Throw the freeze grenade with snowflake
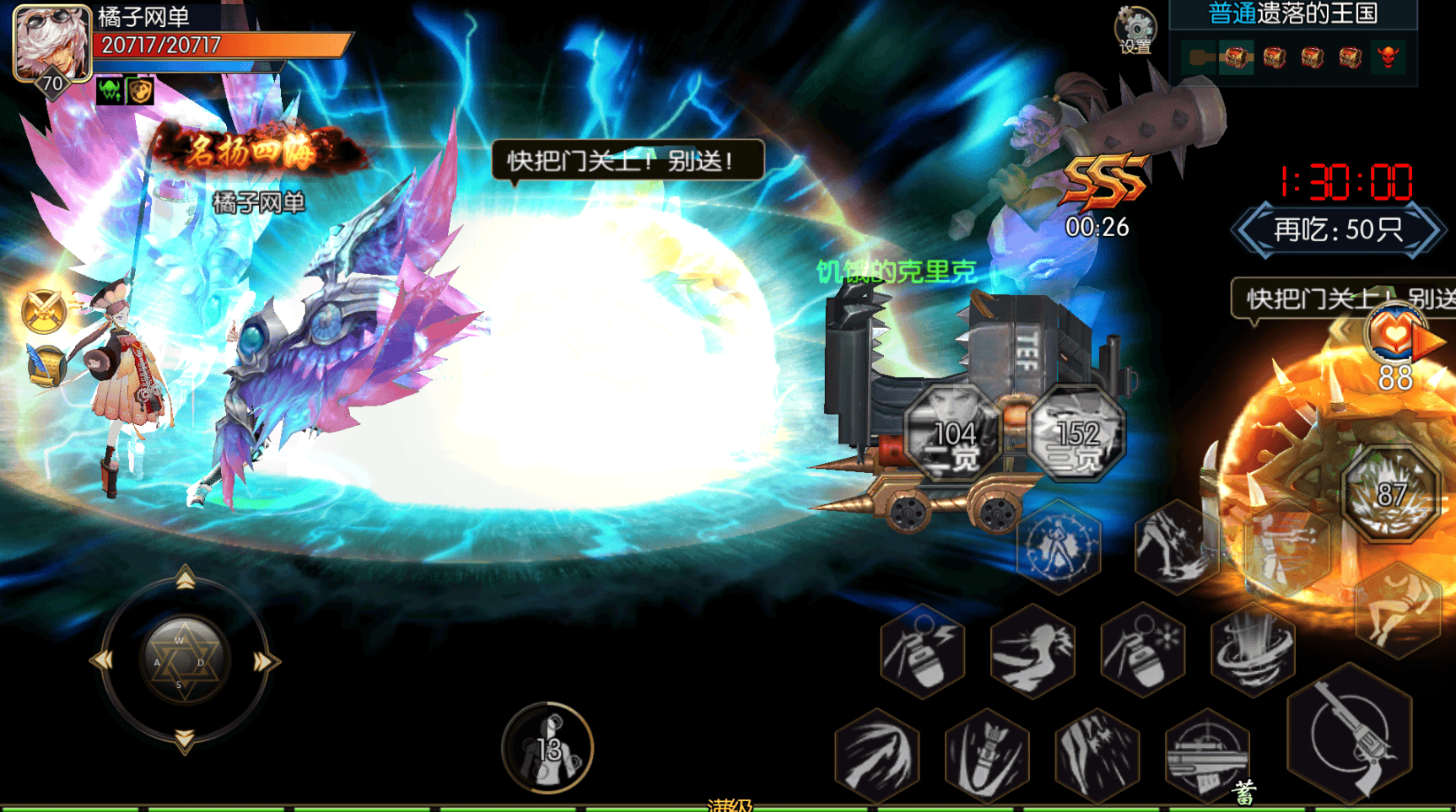 click(x=1143, y=649)
